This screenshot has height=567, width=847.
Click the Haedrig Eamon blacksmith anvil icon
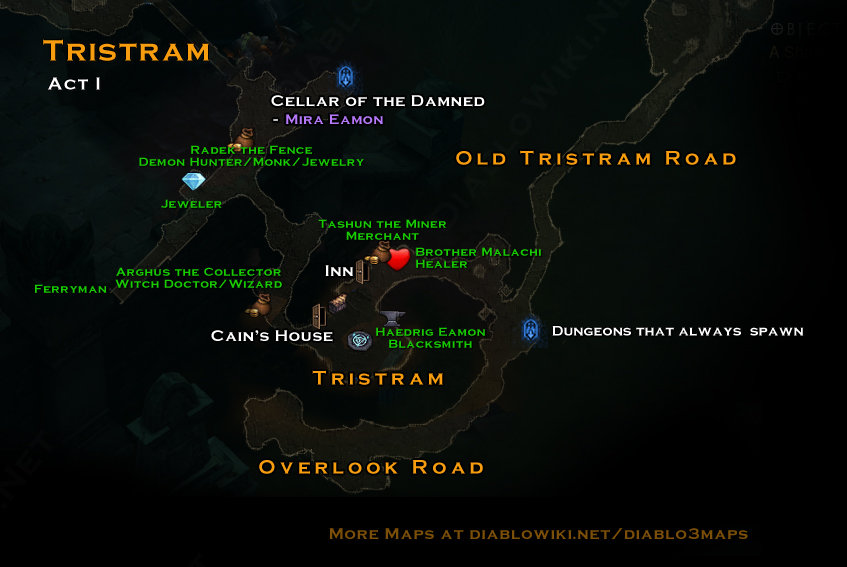tap(391, 317)
